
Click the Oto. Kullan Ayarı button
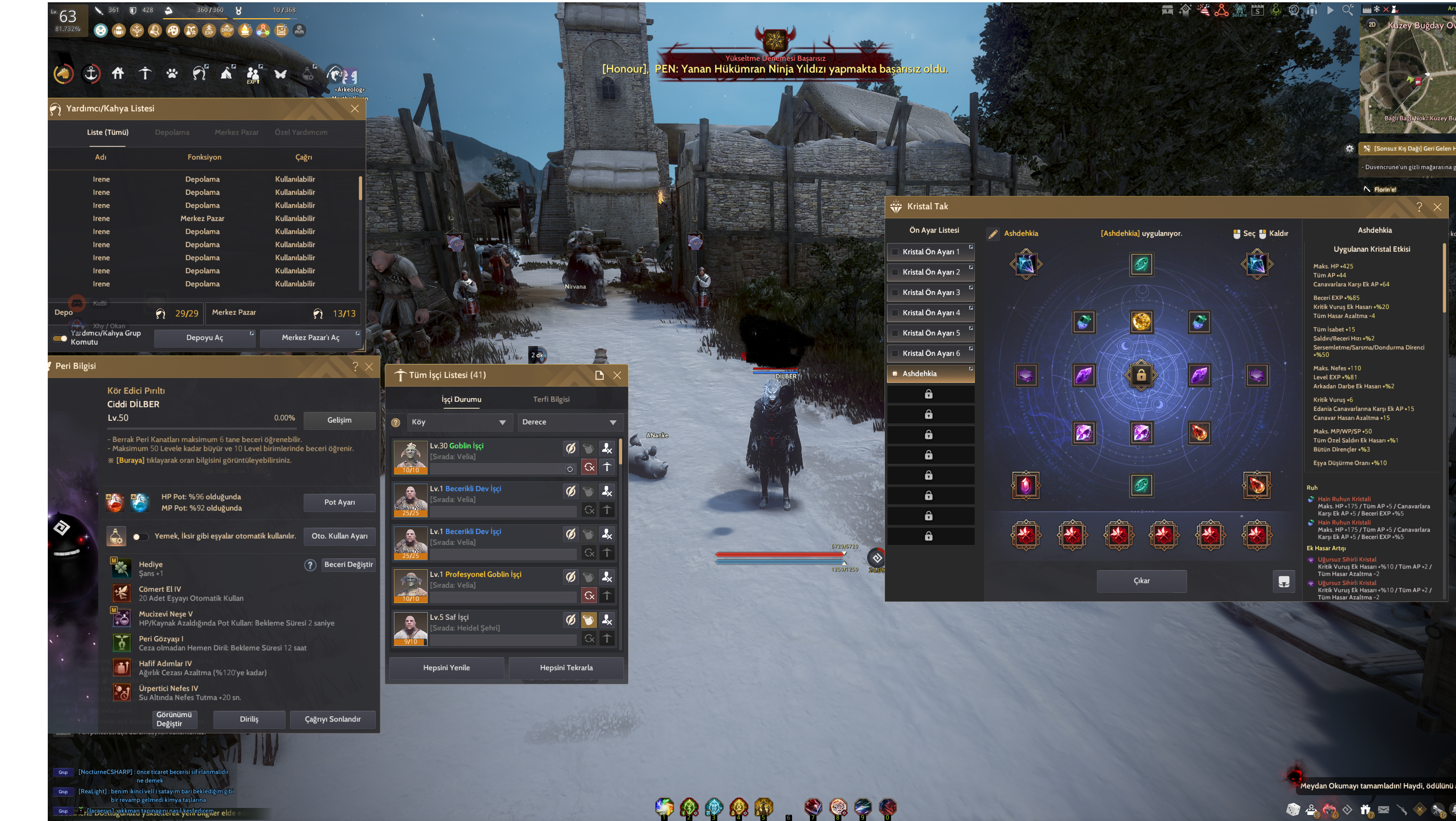click(x=339, y=536)
